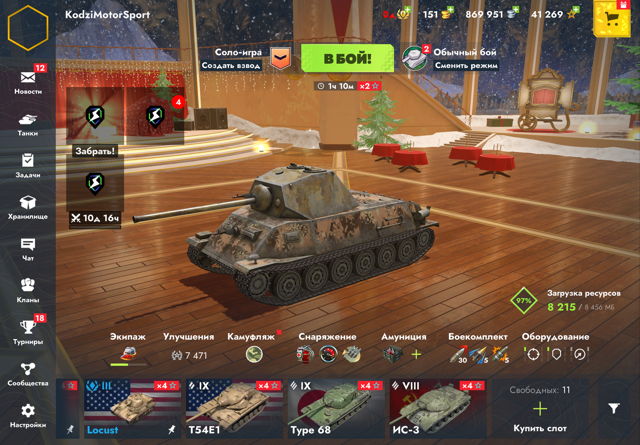Open the Сообщества communities menu

point(28,373)
